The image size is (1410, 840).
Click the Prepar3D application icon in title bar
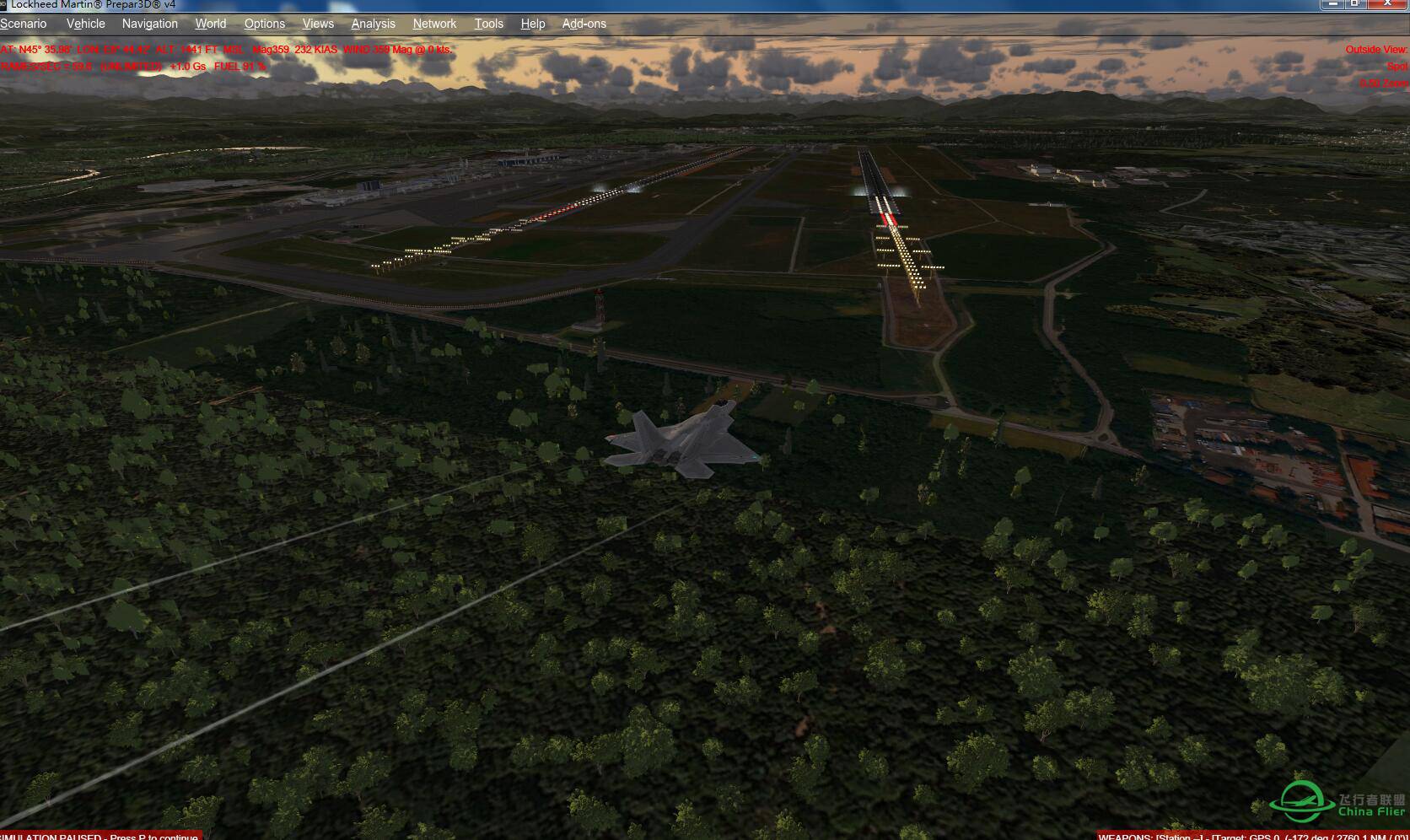(x=7, y=6)
